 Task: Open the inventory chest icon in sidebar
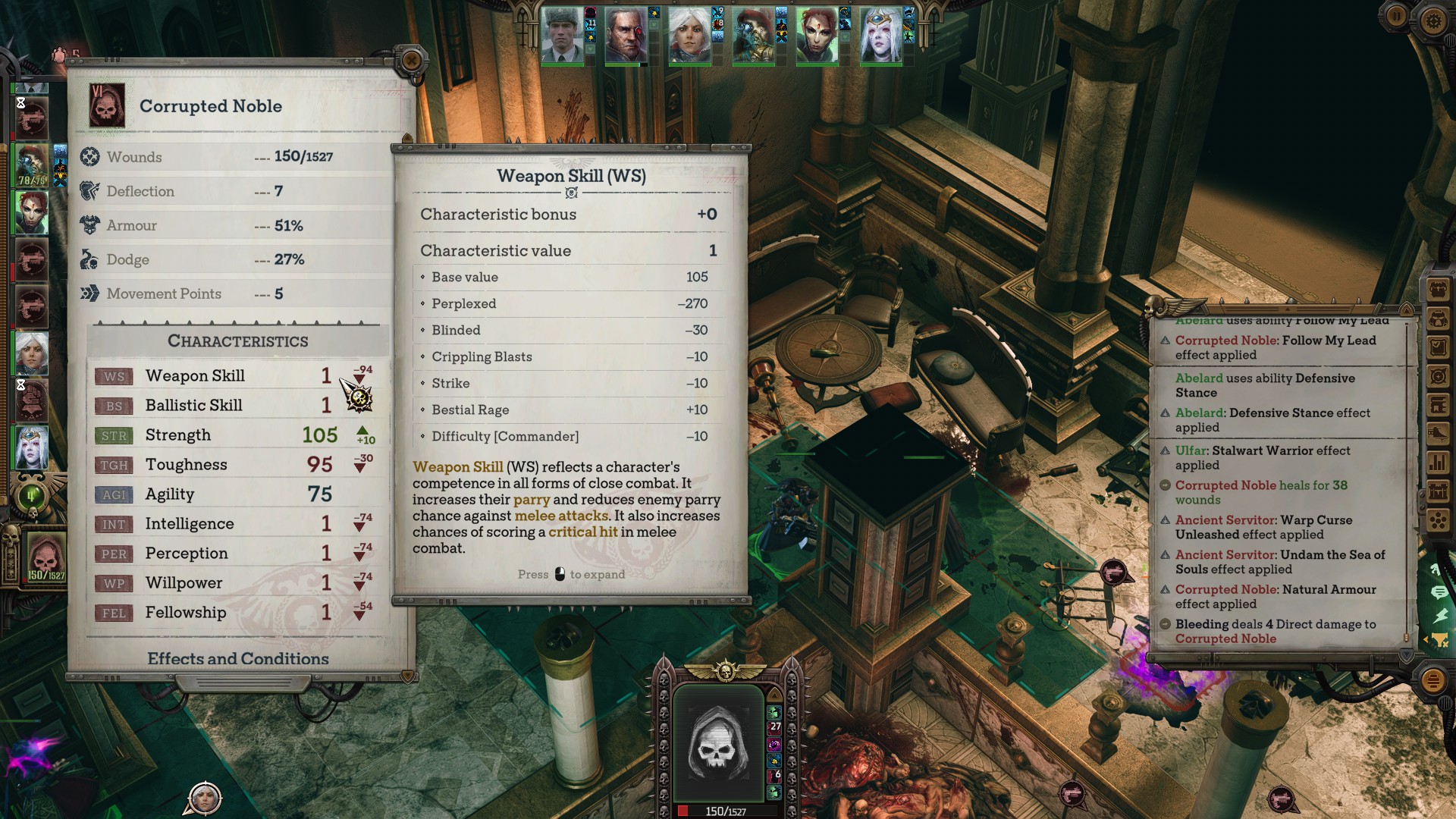pyautogui.click(x=1438, y=290)
